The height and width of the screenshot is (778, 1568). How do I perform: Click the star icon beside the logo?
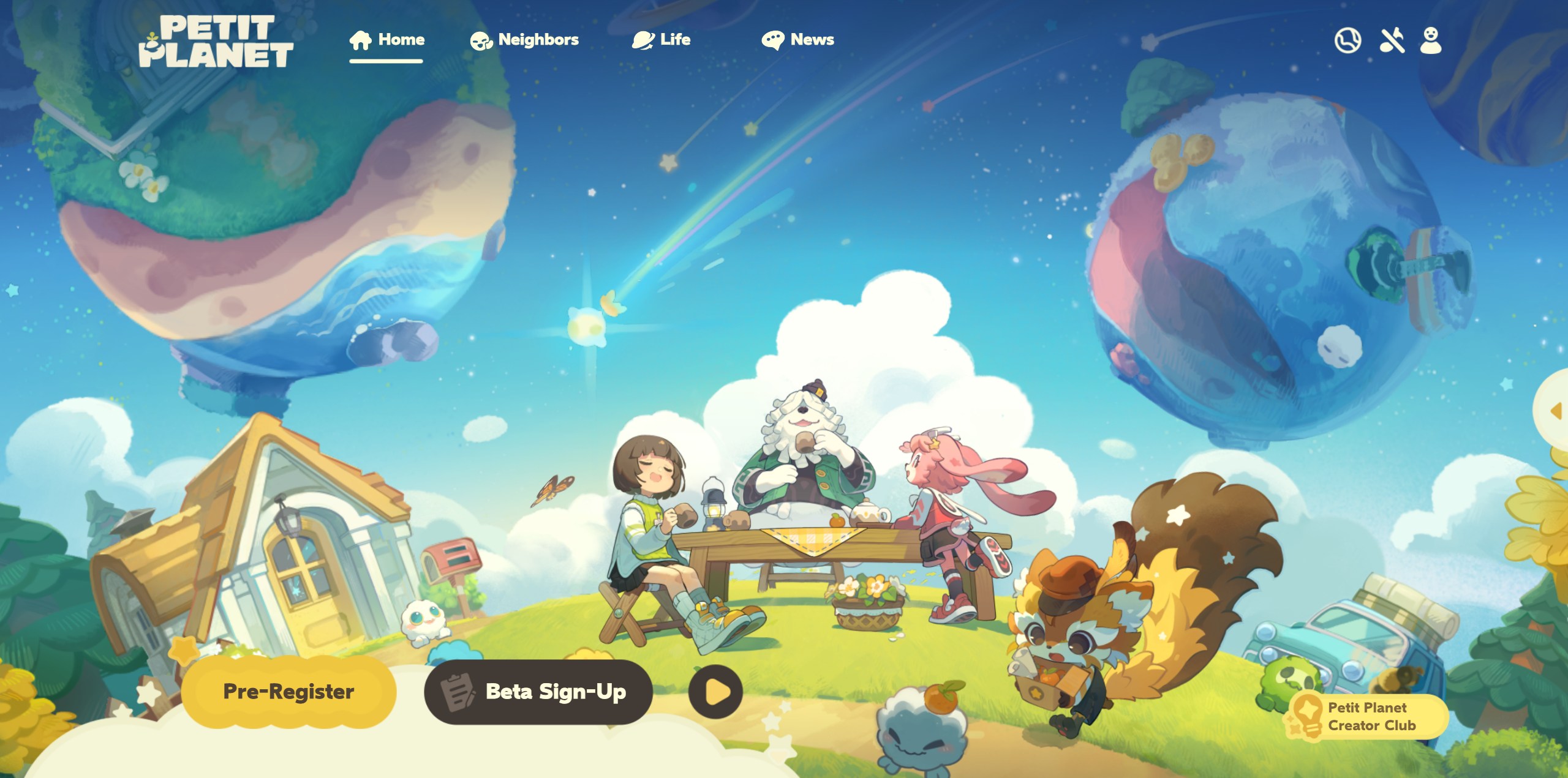point(152,38)
